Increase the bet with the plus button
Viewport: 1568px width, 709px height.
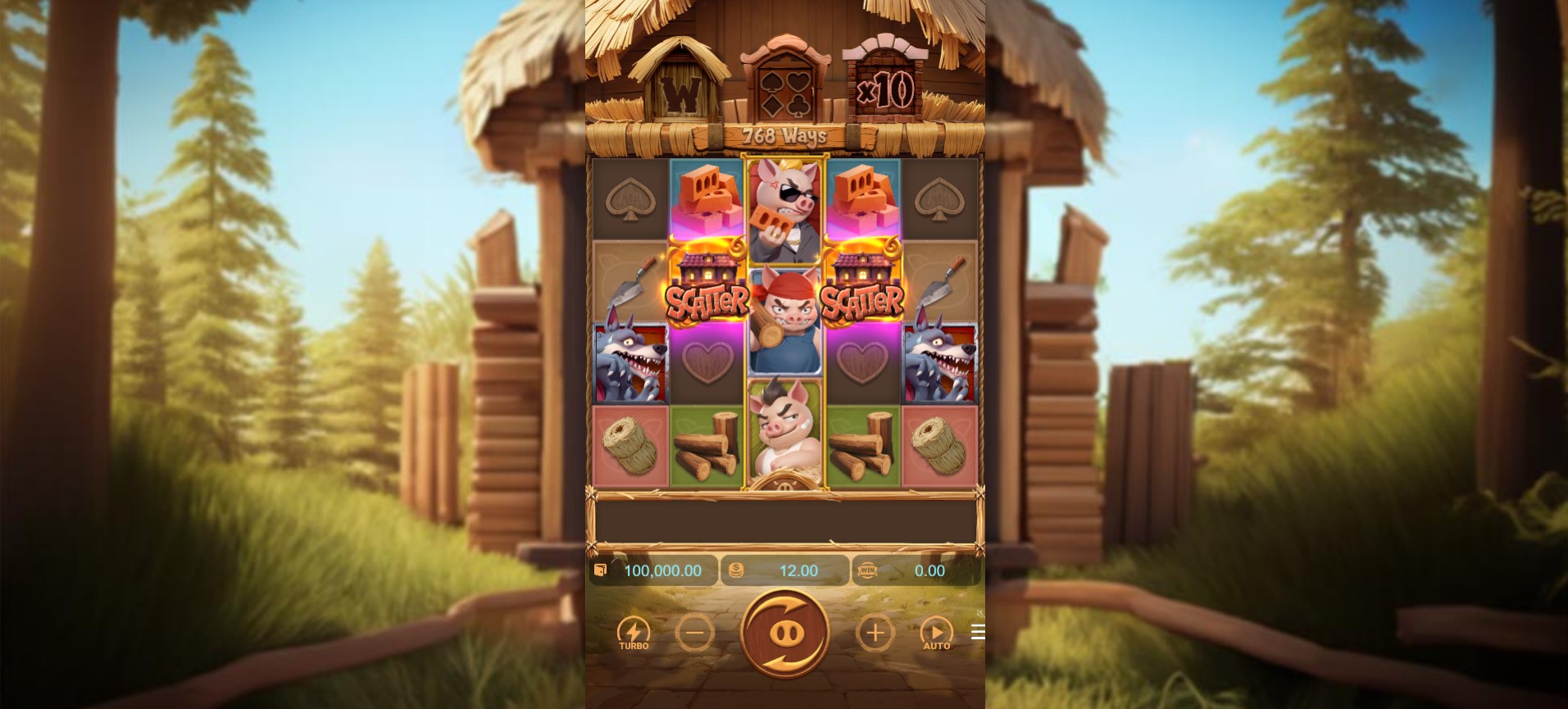(x=875, y=633)
